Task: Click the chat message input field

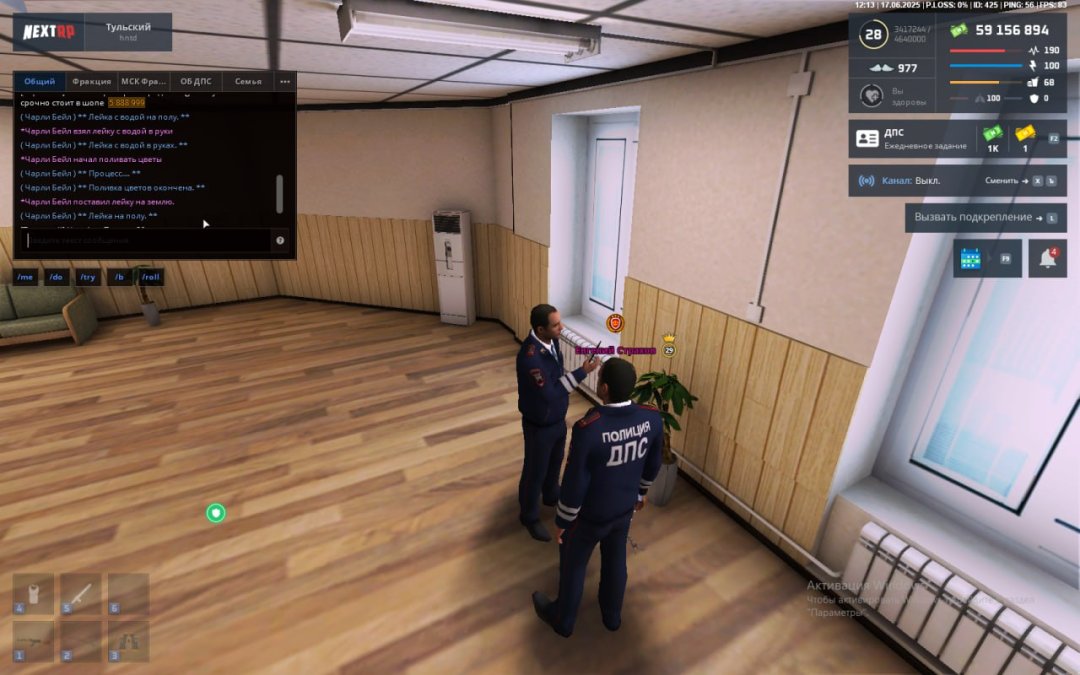Action: 145,240
